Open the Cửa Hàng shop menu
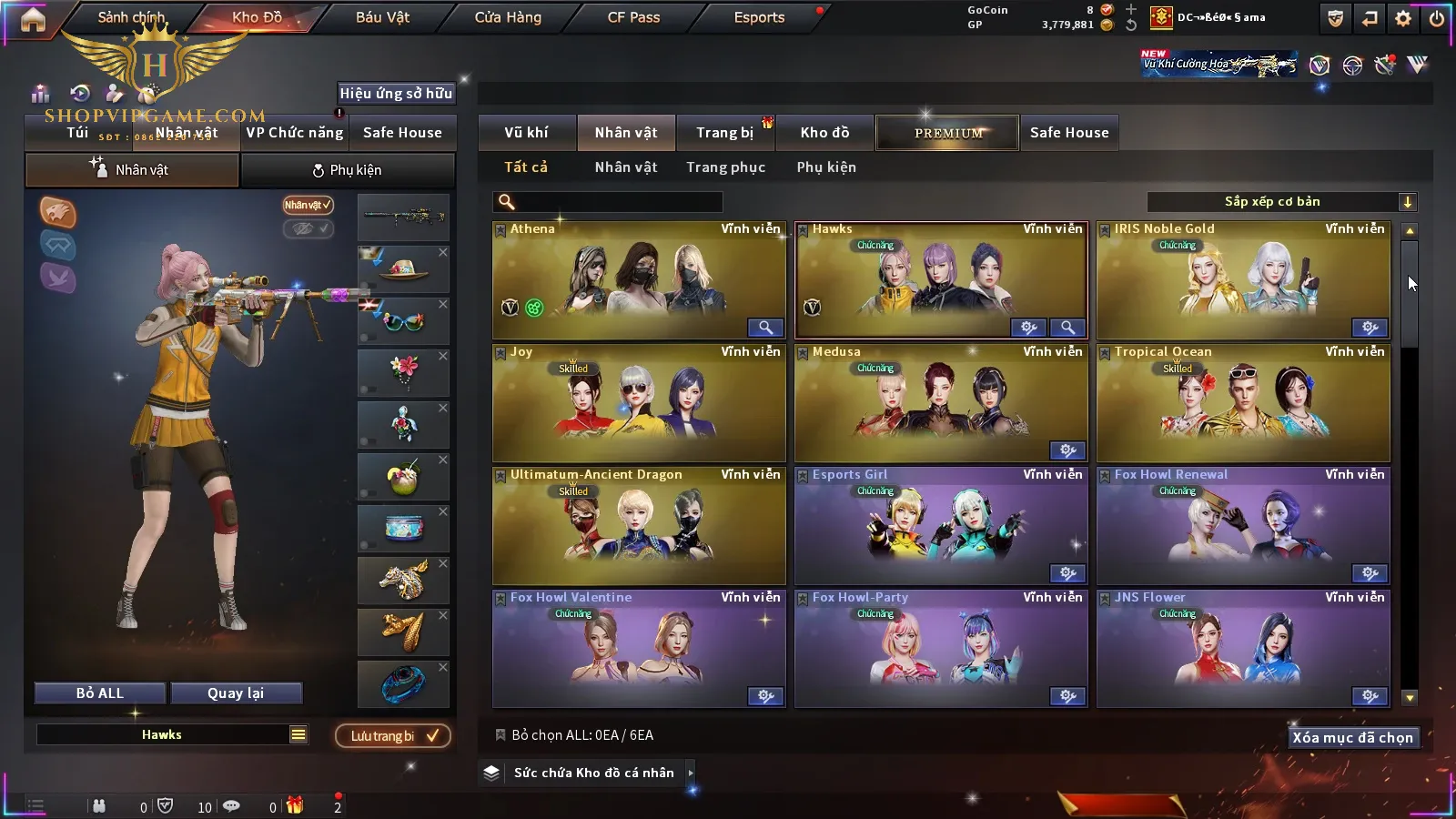Viewport: 1456px width, 819px height. [508, 17]
